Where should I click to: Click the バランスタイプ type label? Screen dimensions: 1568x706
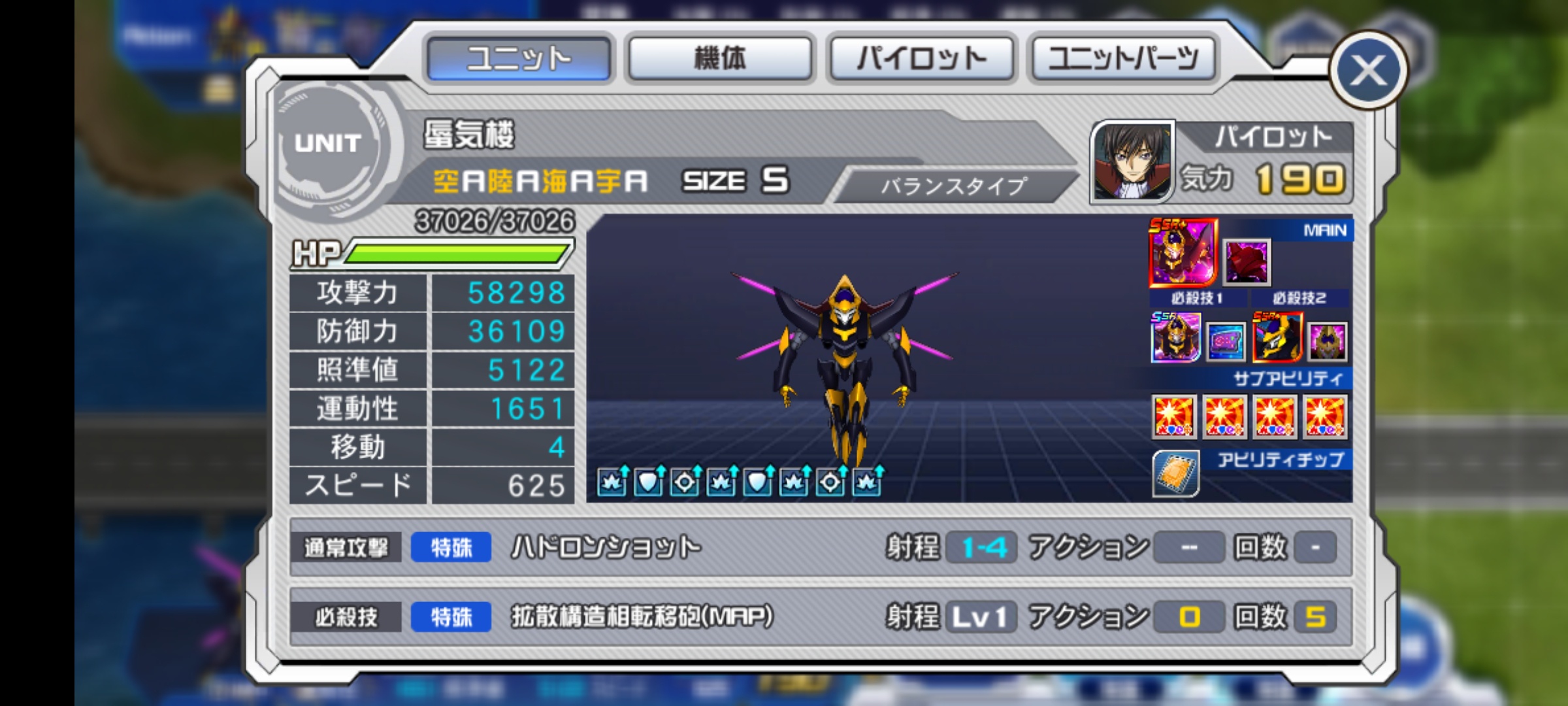(x=953, y=186)
